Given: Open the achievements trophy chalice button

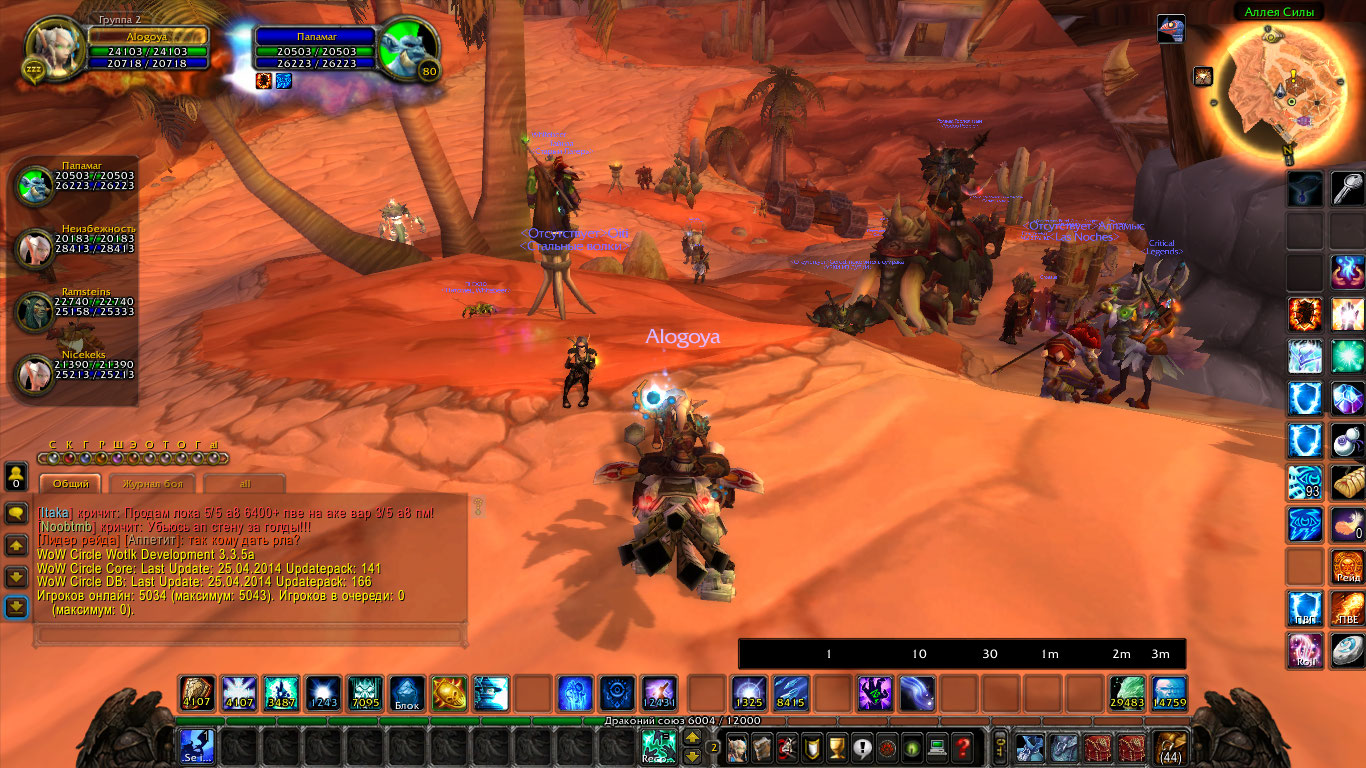Looking at the screenshot, I should (838, 746).
